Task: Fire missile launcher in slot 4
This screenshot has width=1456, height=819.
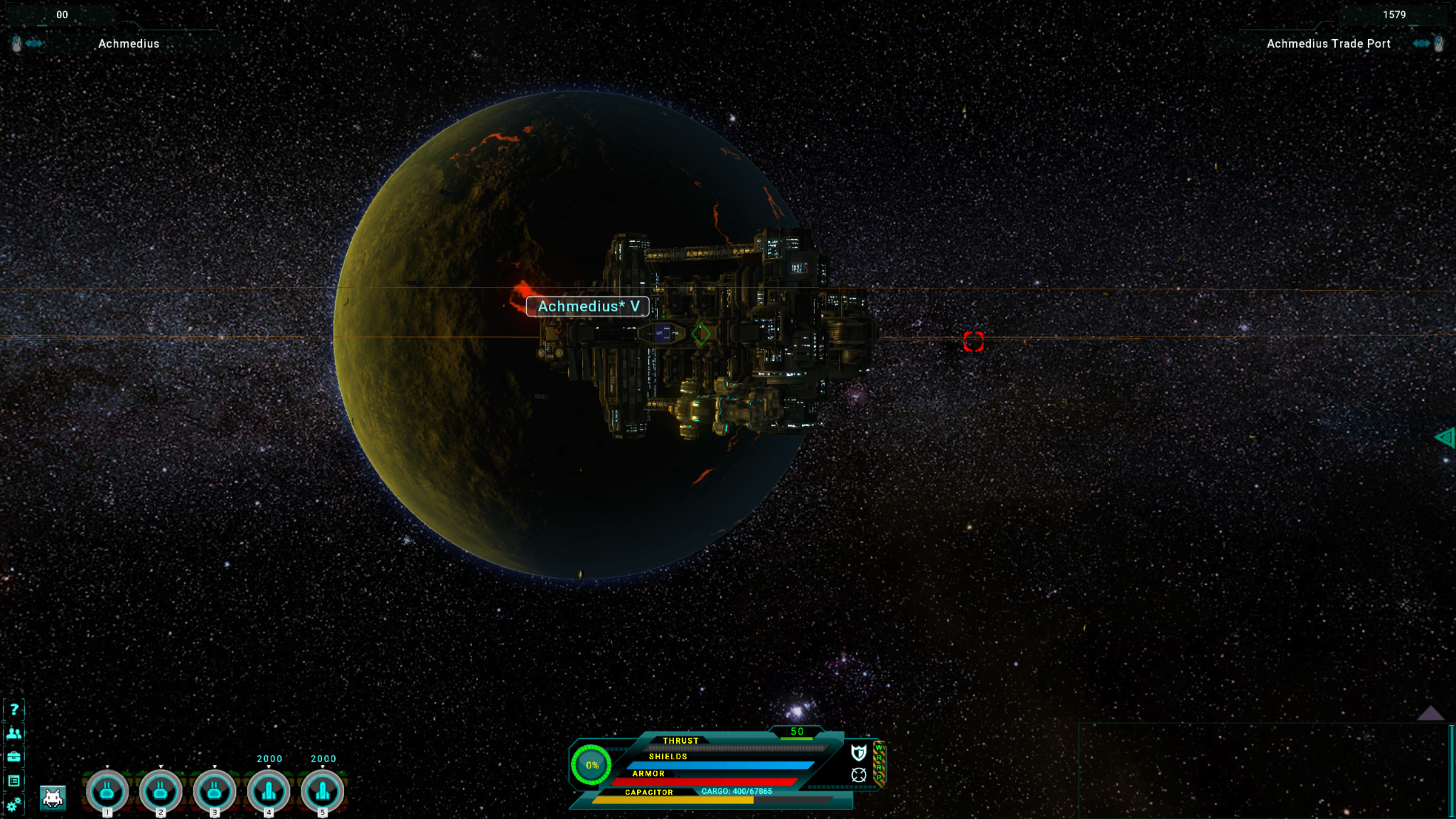Action: click(x=268, y=791)
